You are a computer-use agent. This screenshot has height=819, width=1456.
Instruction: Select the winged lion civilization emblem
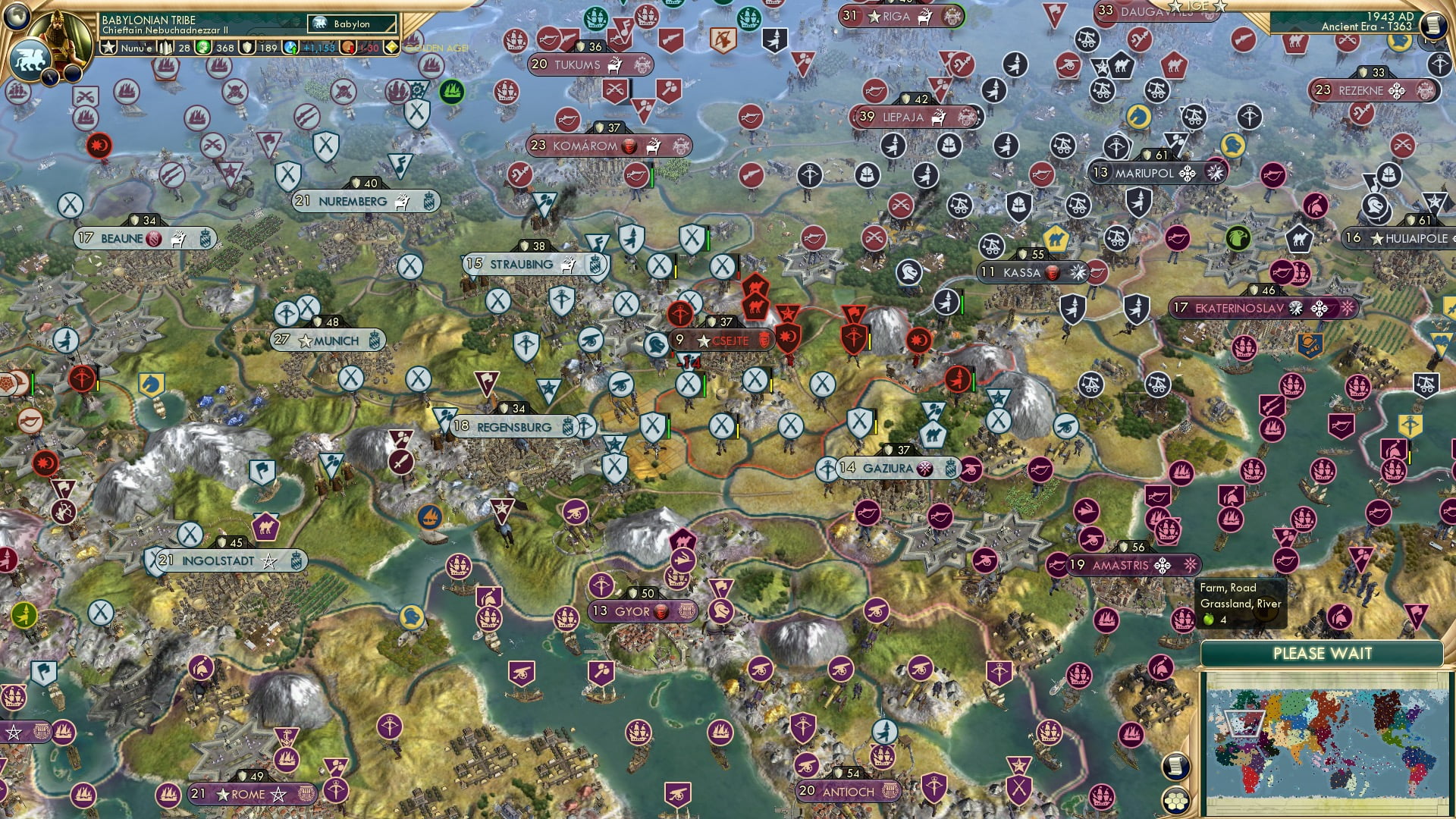pos(30,59)
